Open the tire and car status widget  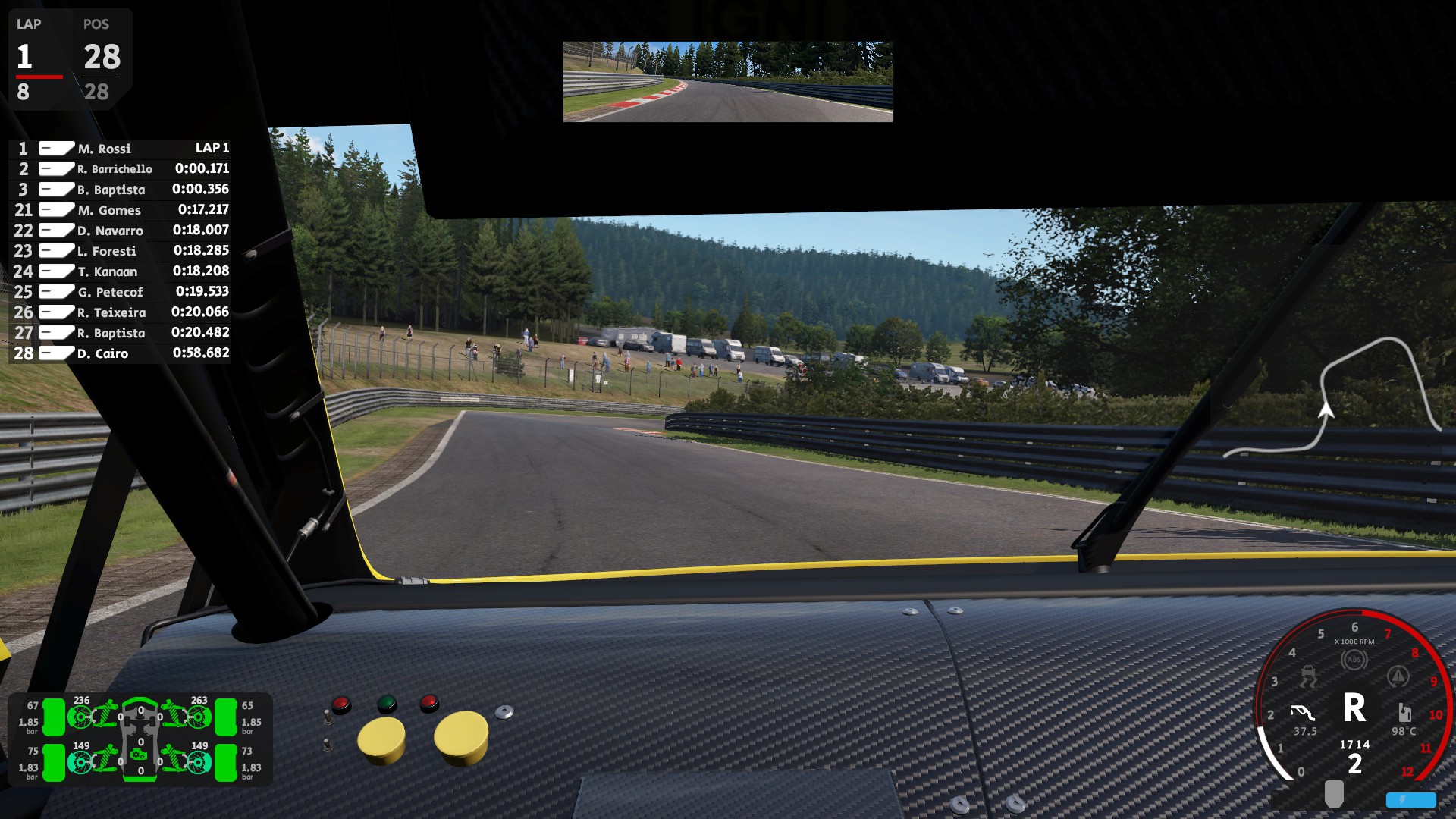click(140, 738)
